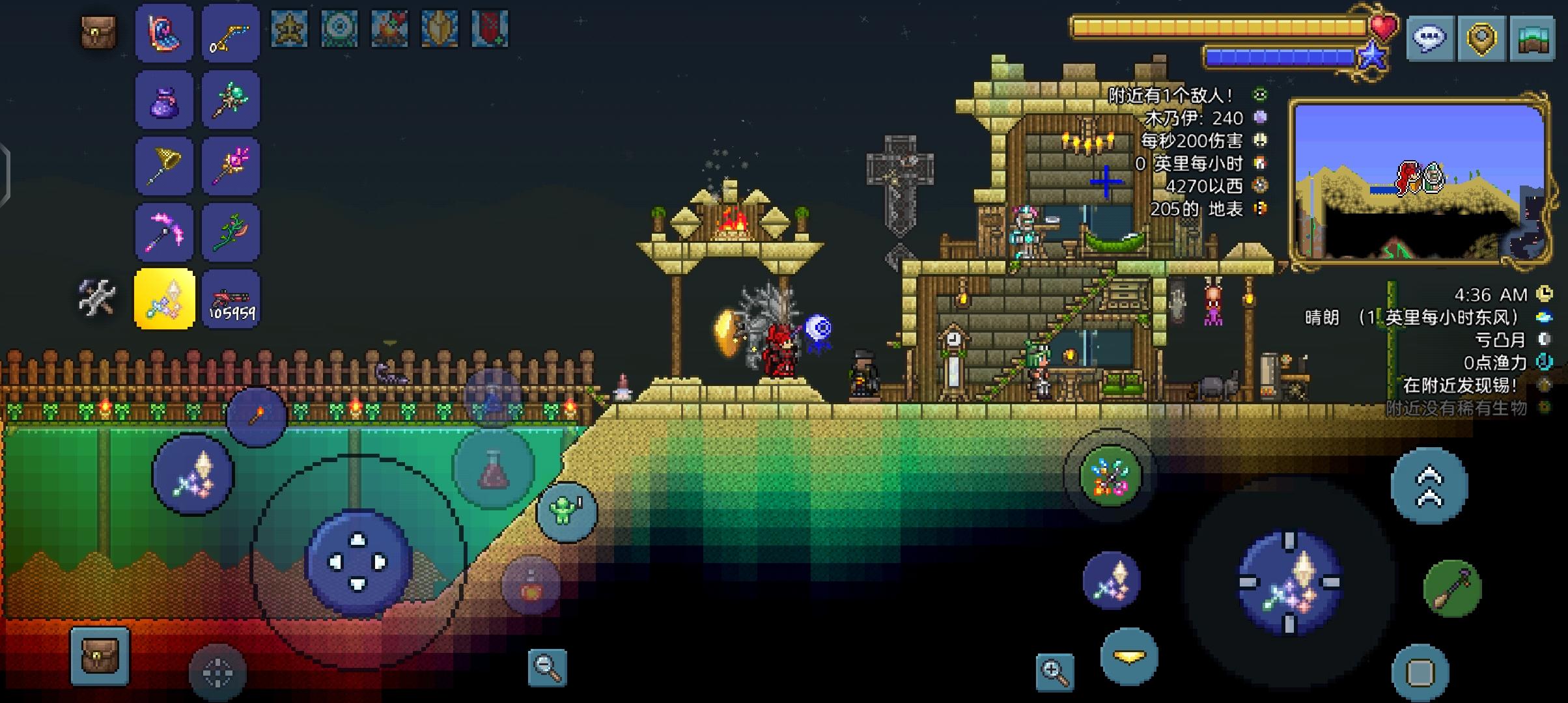Select the golden fishing rod hotbar slot
The image size is (1568, 703).
click(231, 34)
